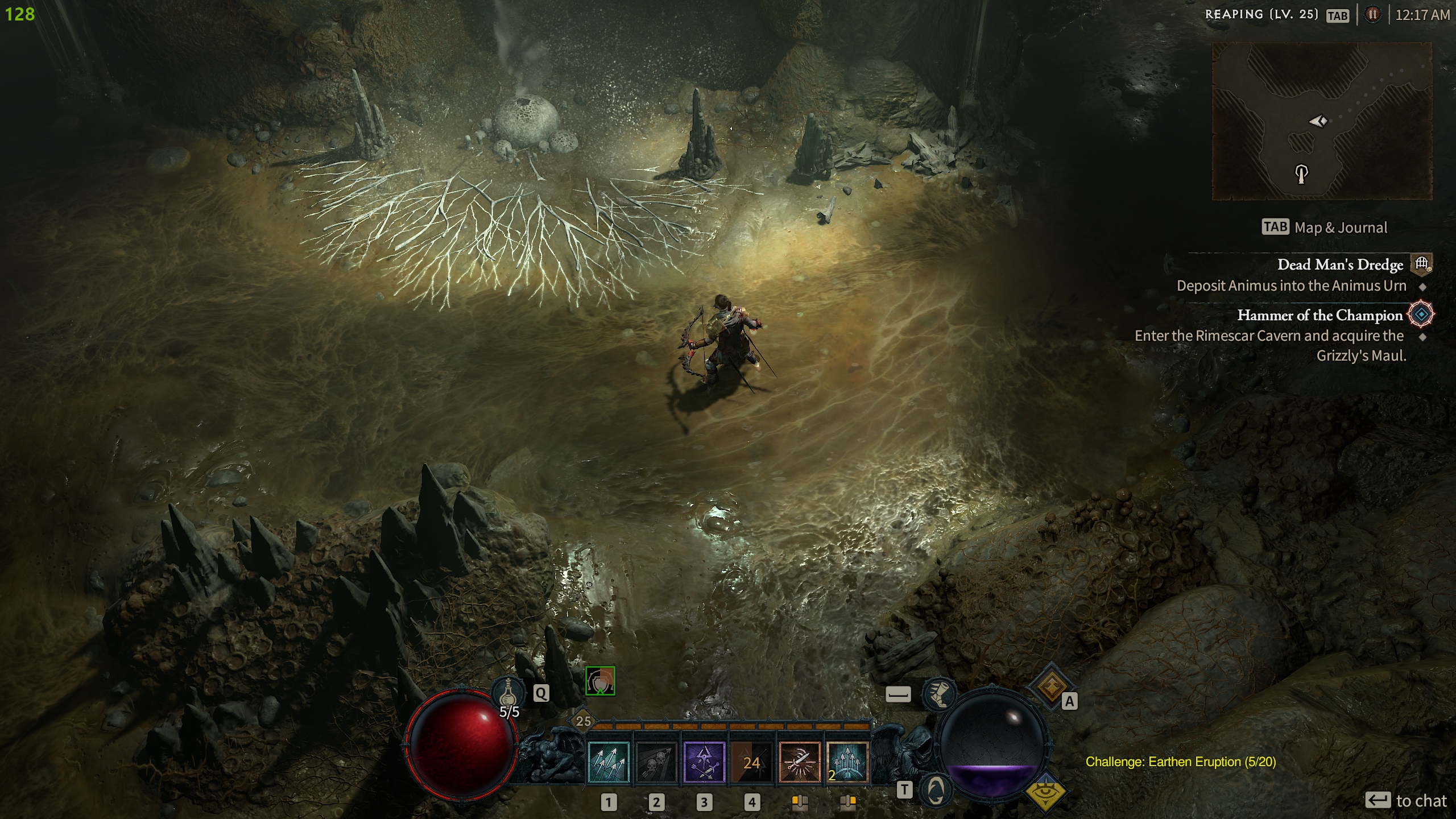The height and width of the screenshot is (819, 1456).
Task: Trigger the purple arrow and dagger skill
Action: [704, 763]
